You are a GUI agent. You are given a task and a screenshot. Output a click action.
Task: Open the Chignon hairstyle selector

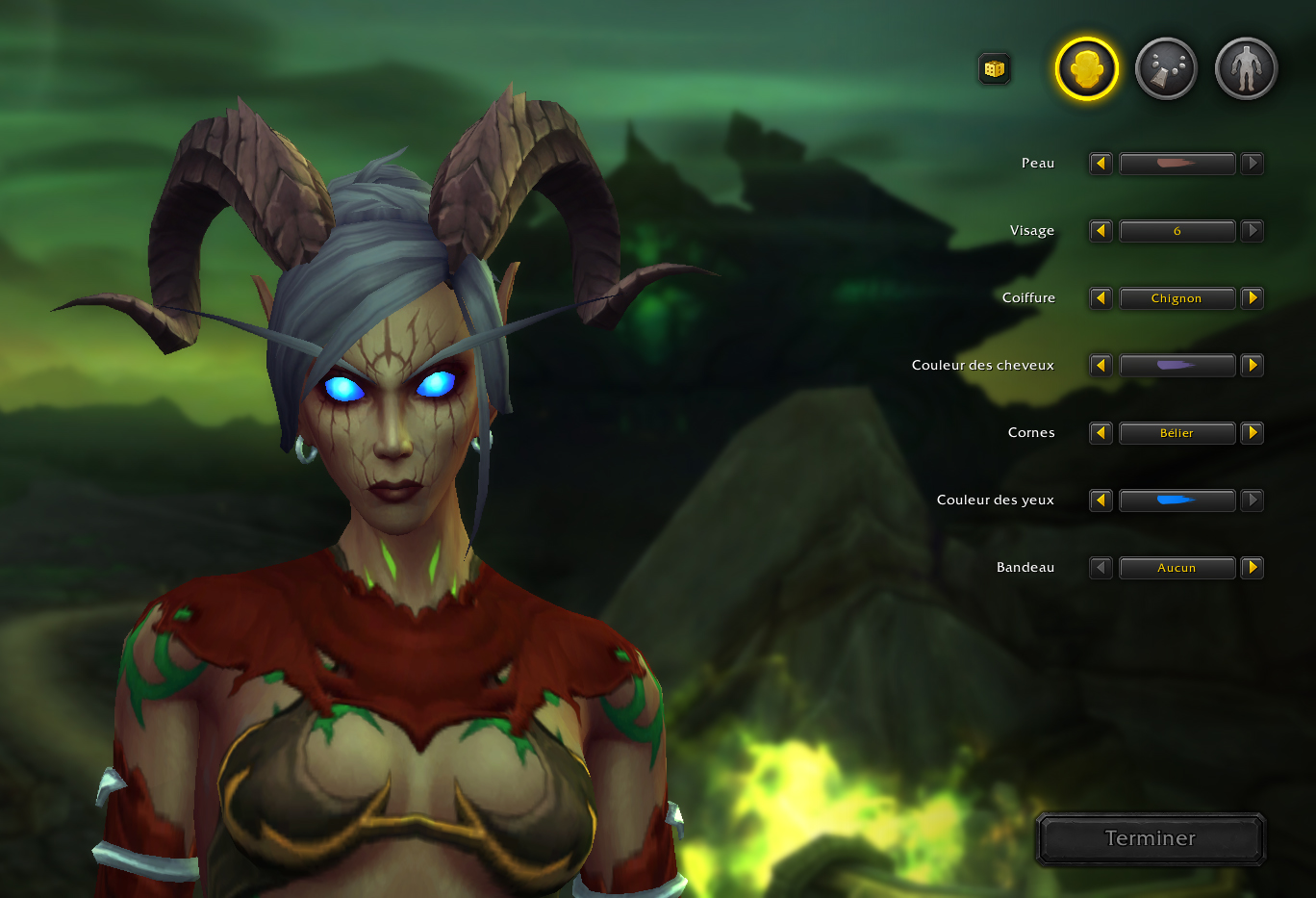tap(1177, 297)
